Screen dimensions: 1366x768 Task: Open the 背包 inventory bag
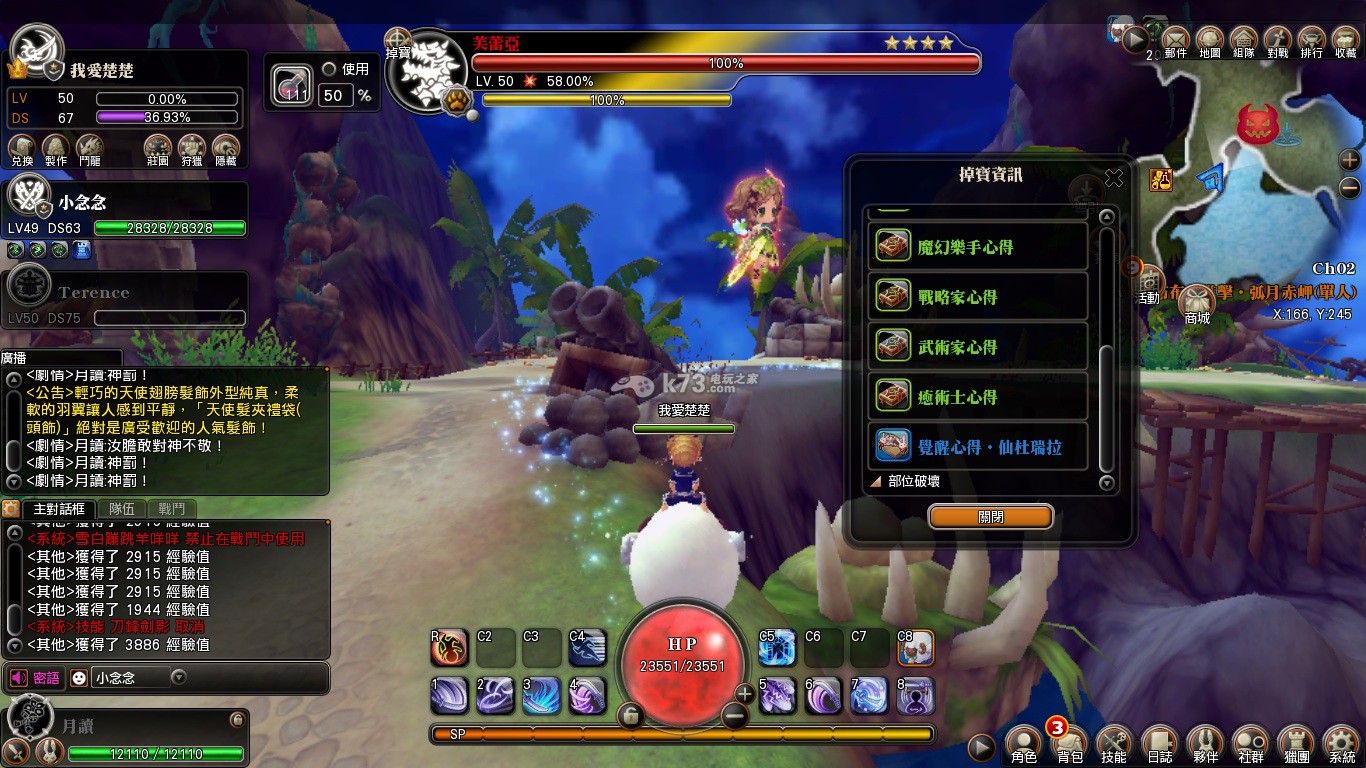(x=1070, y=743)
